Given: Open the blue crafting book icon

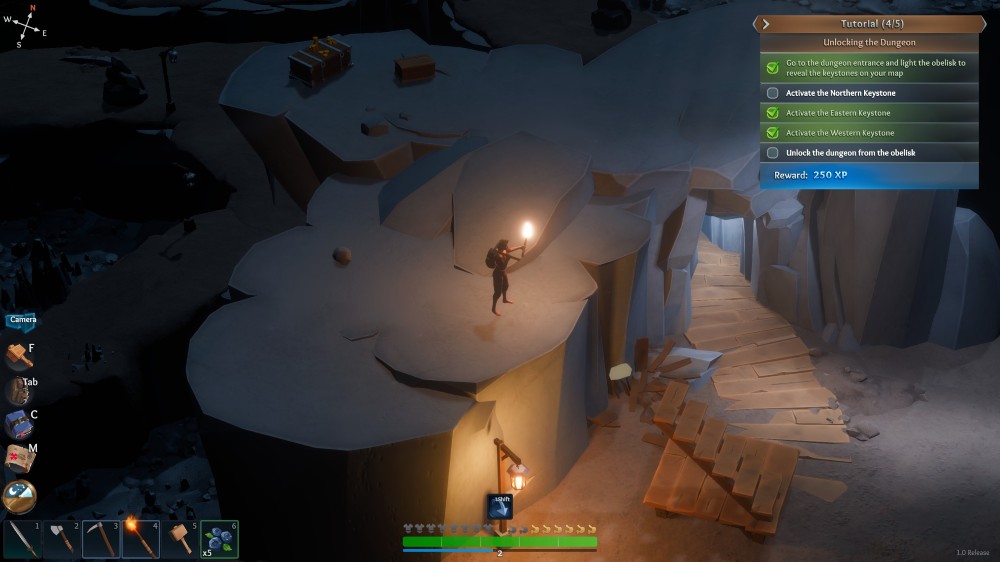Looking at the screenshot, I should coord(19,423).
